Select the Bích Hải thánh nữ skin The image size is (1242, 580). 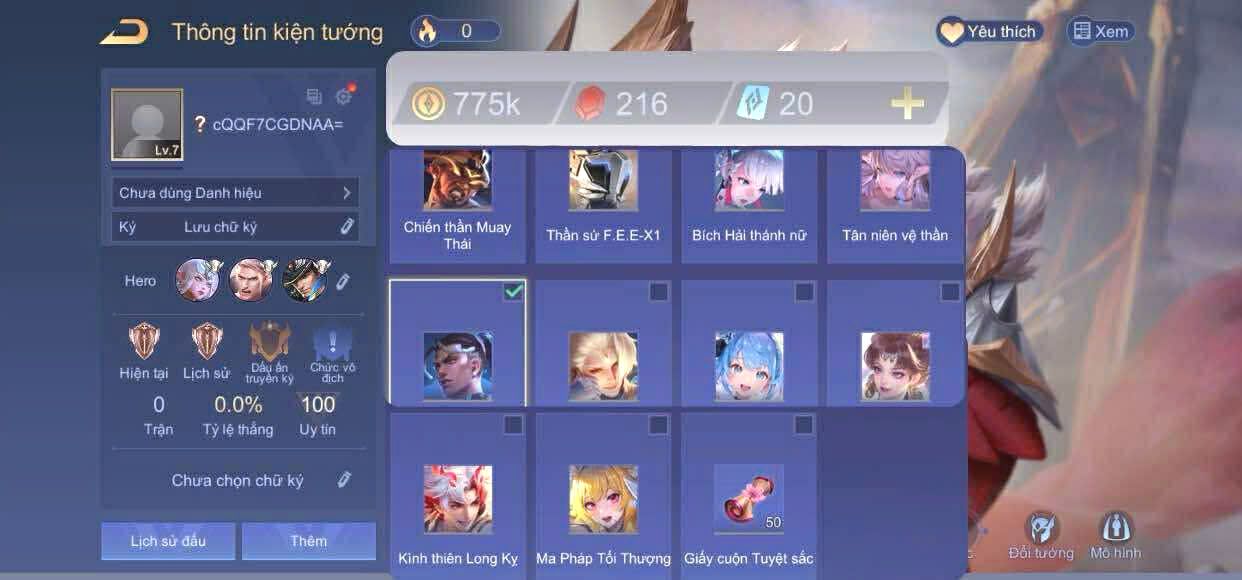(749, 205)
